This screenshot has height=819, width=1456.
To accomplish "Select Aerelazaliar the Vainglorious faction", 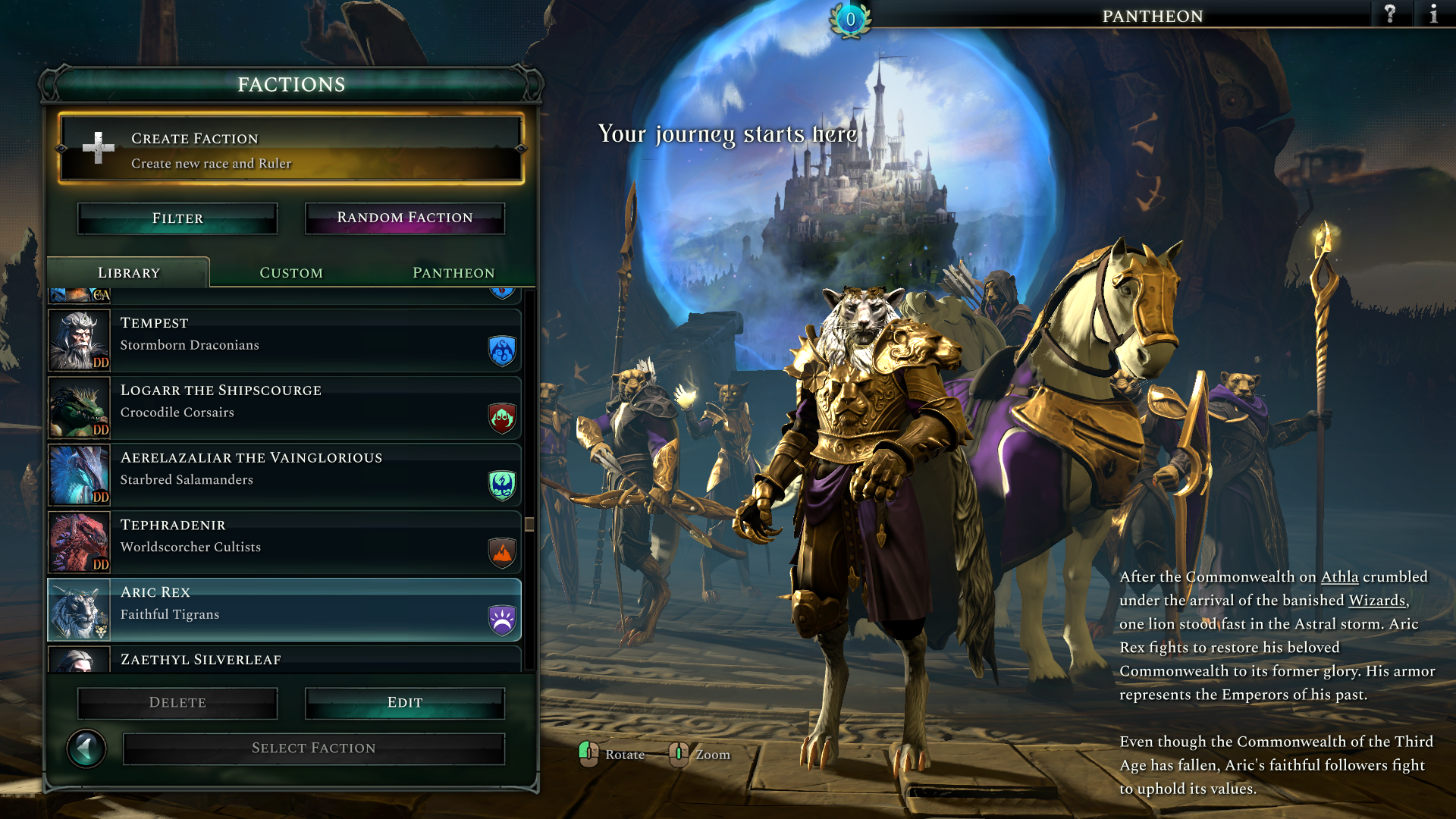I will click(x=284, y=475).
